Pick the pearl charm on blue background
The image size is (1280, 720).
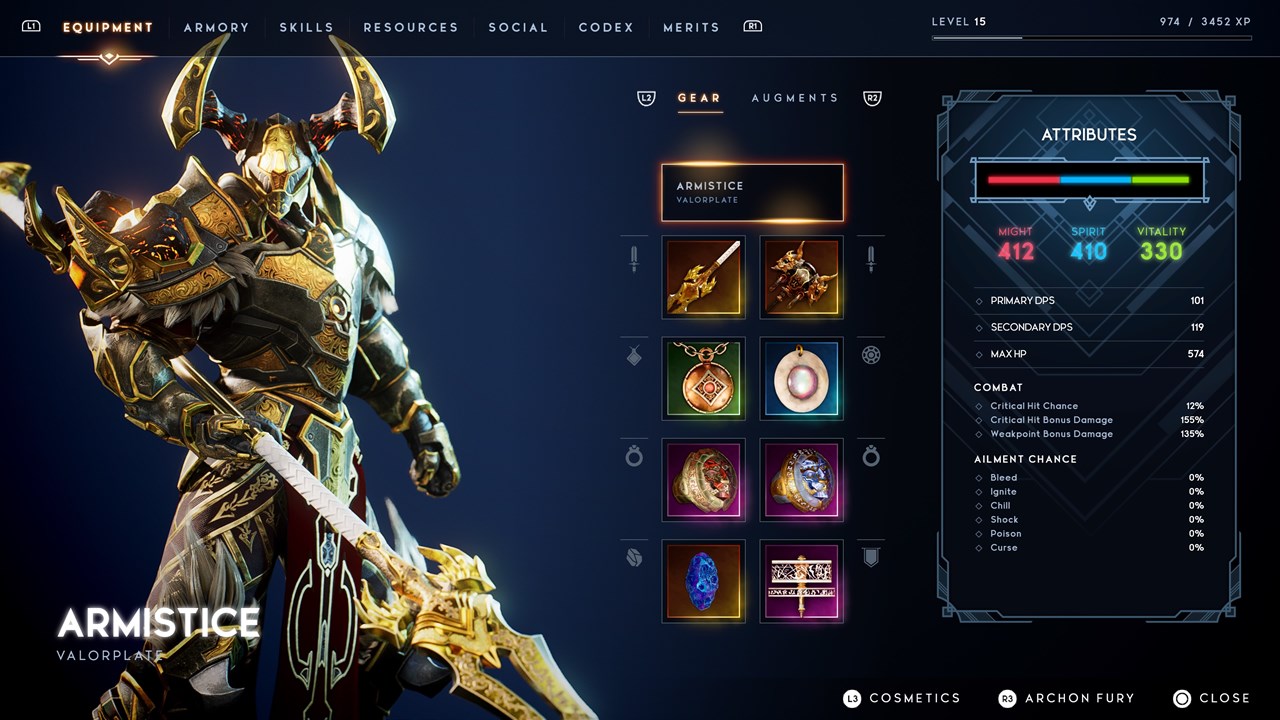click(801, 379)
